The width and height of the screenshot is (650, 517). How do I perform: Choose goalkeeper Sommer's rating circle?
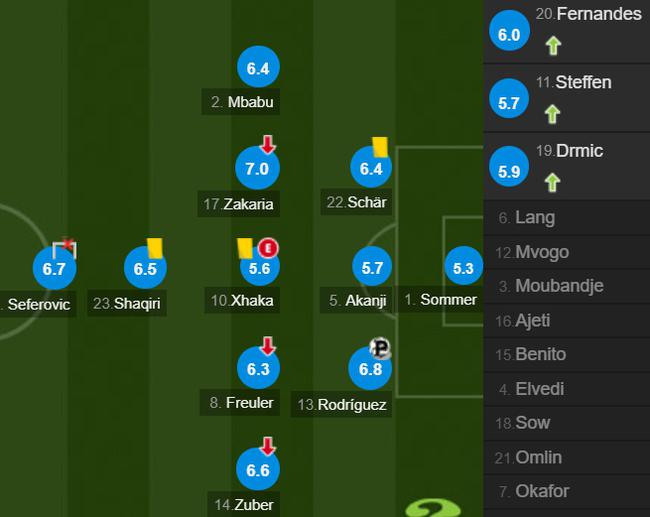pyautogui.click(x=463, y=268)
